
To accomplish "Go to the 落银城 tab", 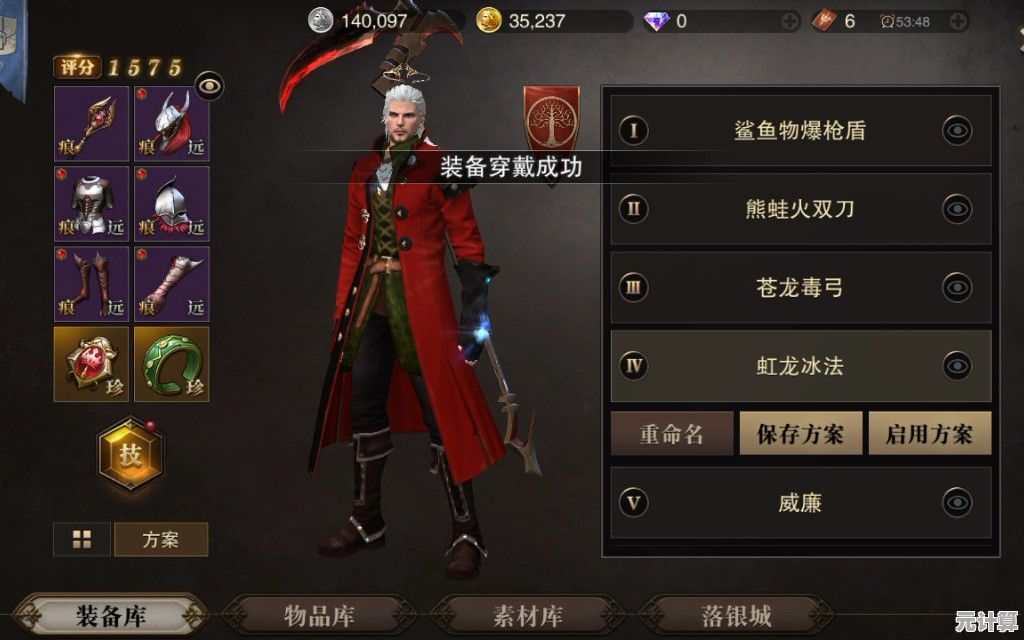I will (737, 615).
